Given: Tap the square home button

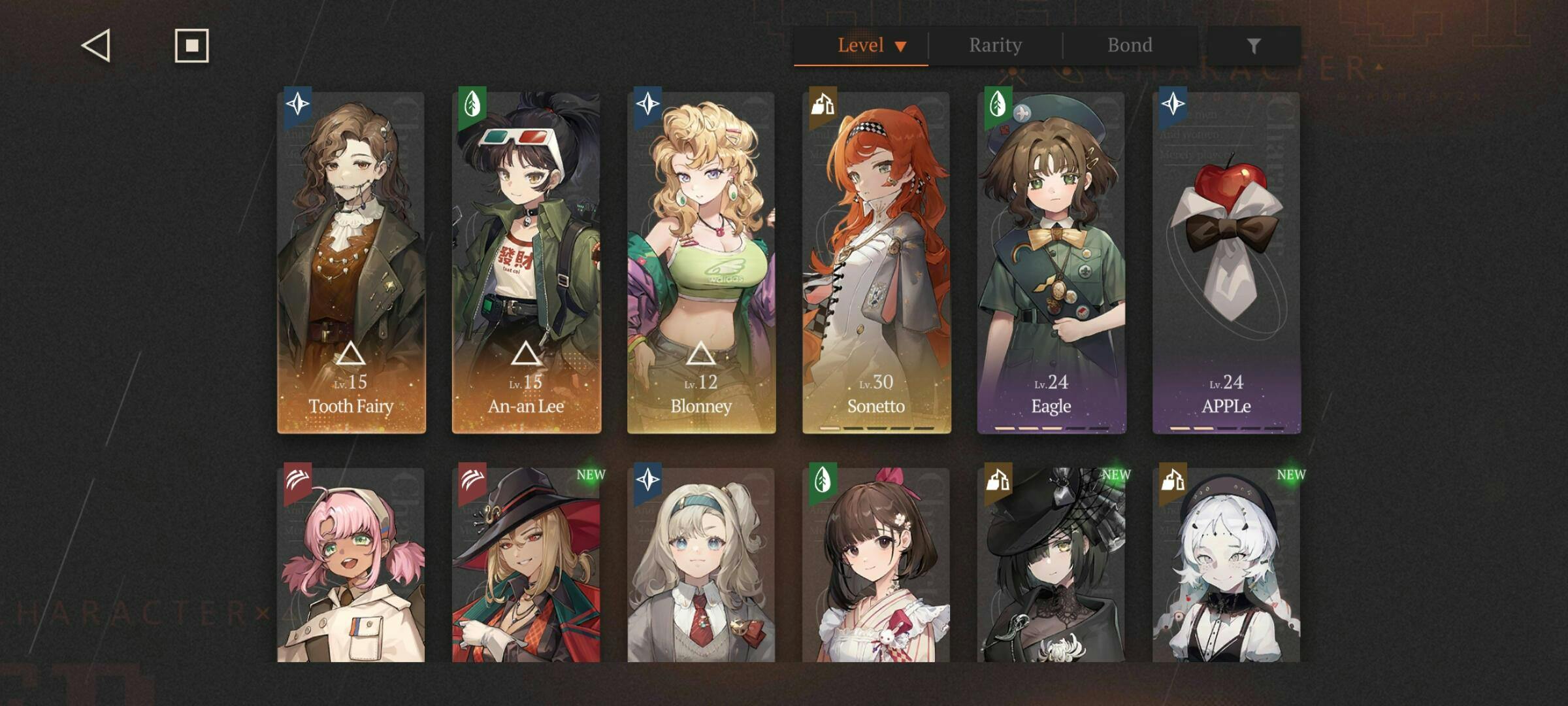Looking at the screenshot, I should pyautogui.click(x=191, y=46).
